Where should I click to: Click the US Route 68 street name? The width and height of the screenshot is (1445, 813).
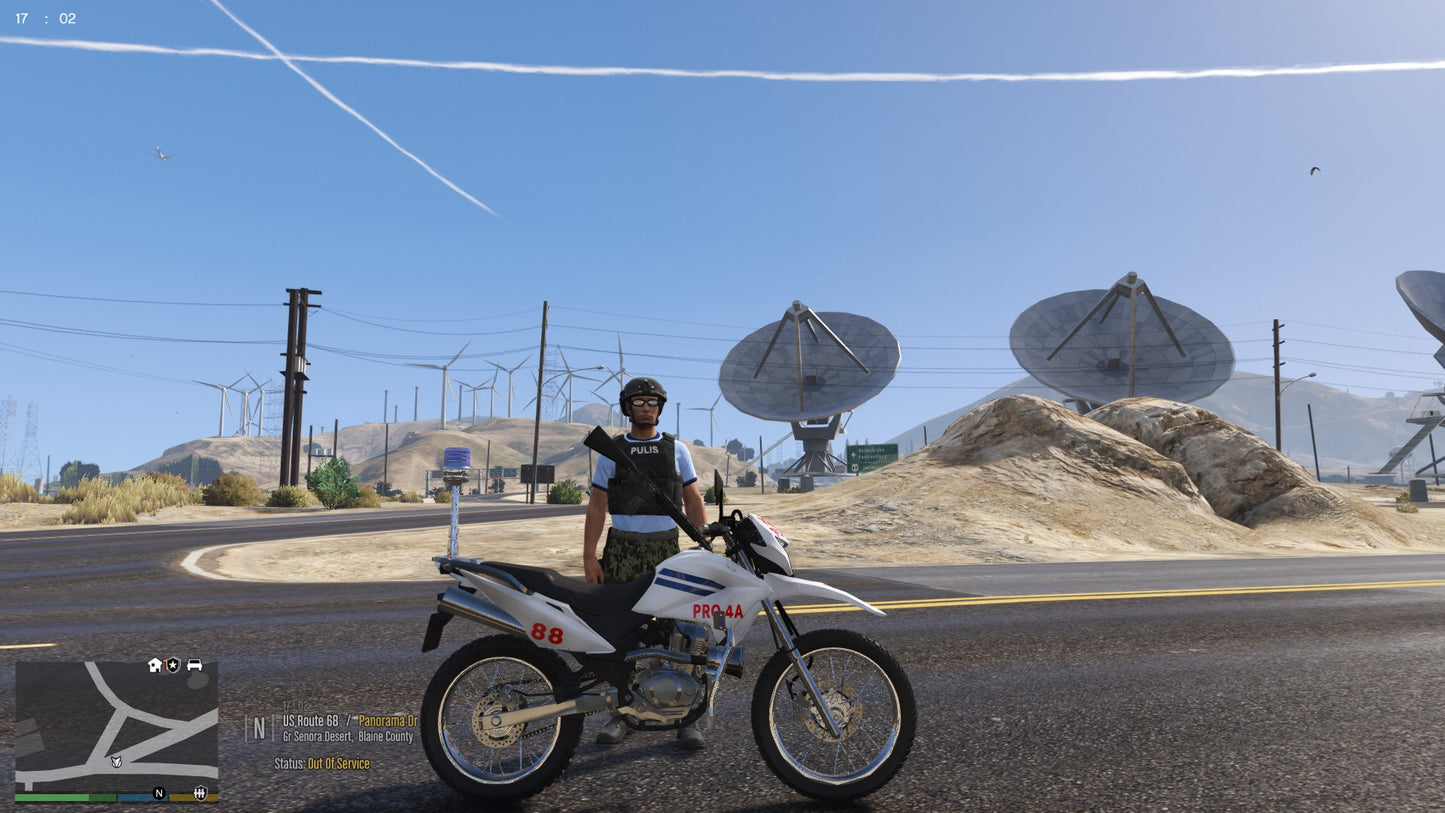pos(310,721)
